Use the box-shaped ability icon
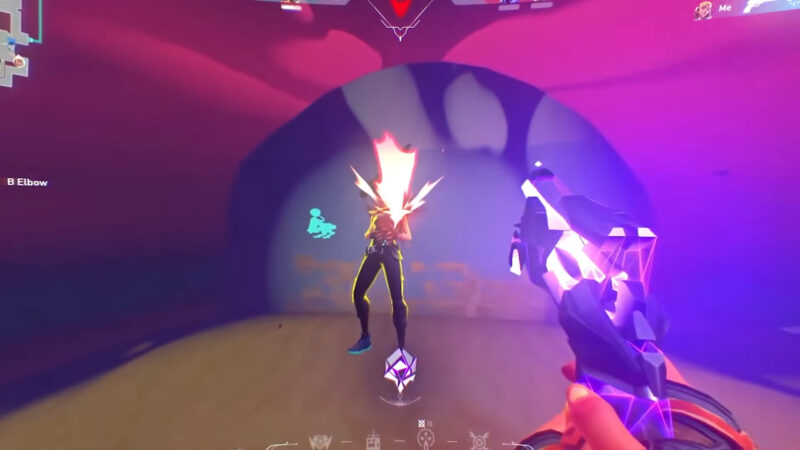Image resolution: width=800 pixels, height=450 pixels. (x=373, y=441)
